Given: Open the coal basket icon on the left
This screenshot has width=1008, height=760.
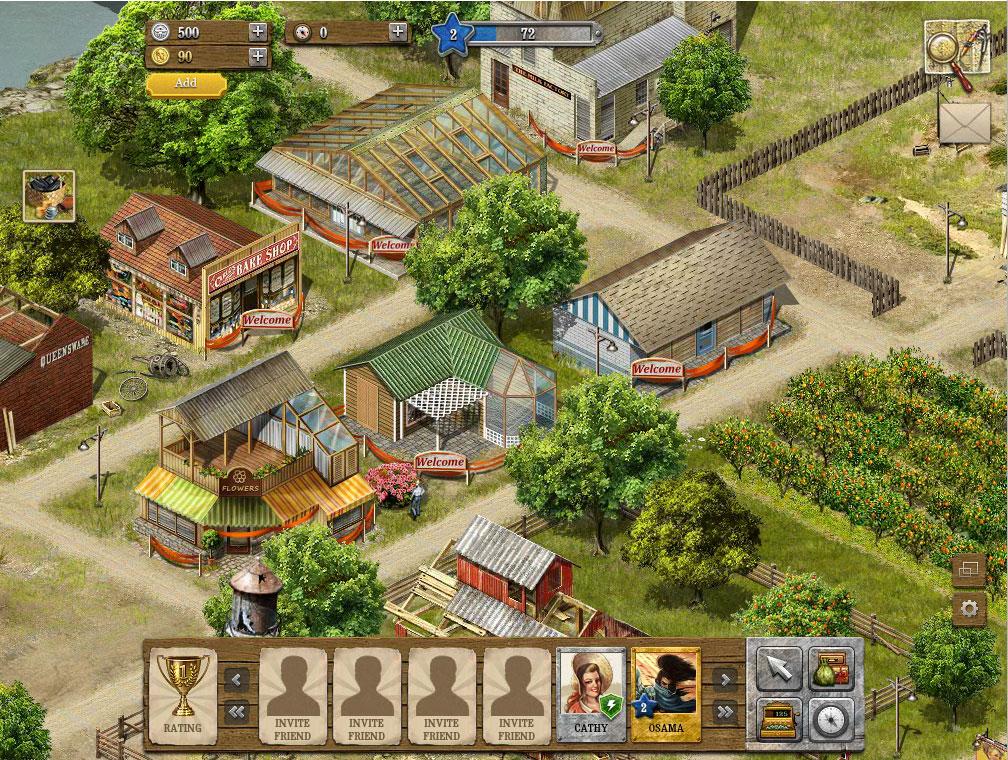Looking at the screenshot, I should click(x=48, y=196).
